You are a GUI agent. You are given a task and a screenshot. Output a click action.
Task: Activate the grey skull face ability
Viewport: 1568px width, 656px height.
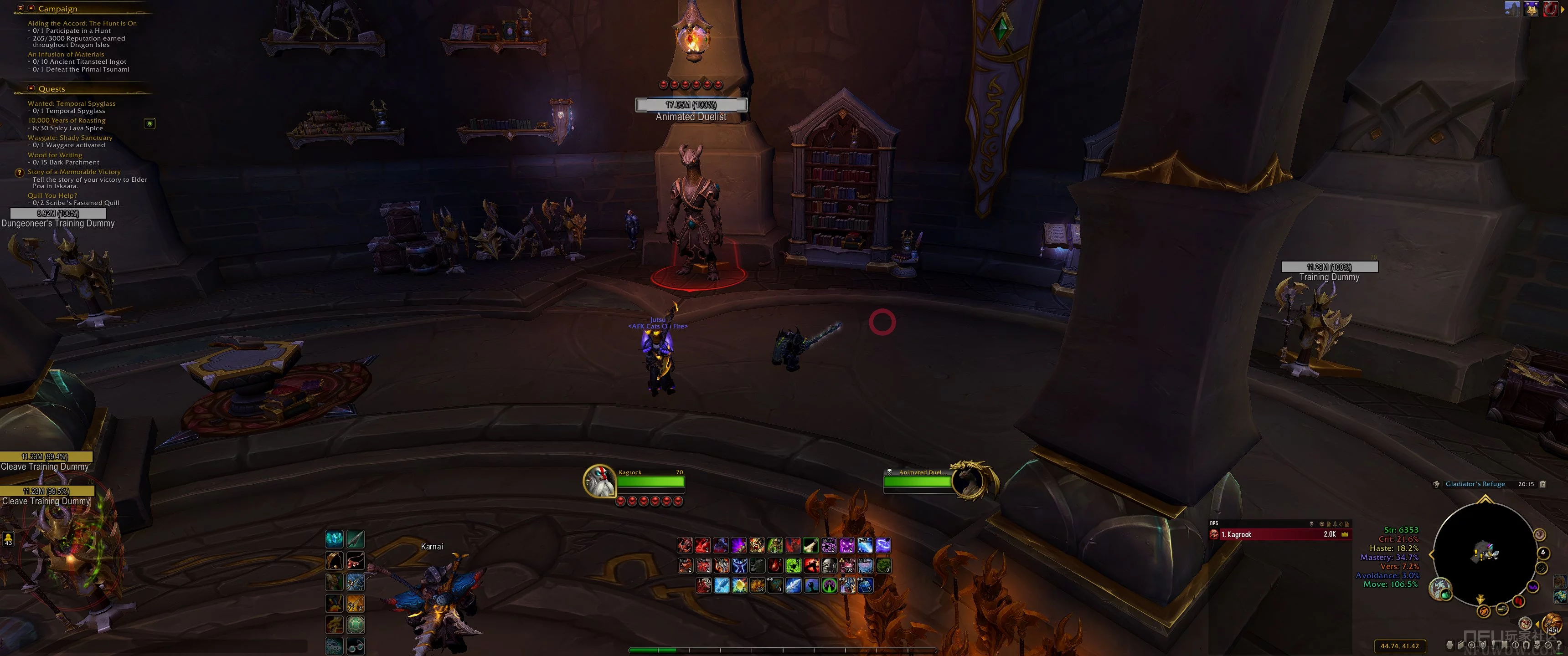tap(829, 566)
